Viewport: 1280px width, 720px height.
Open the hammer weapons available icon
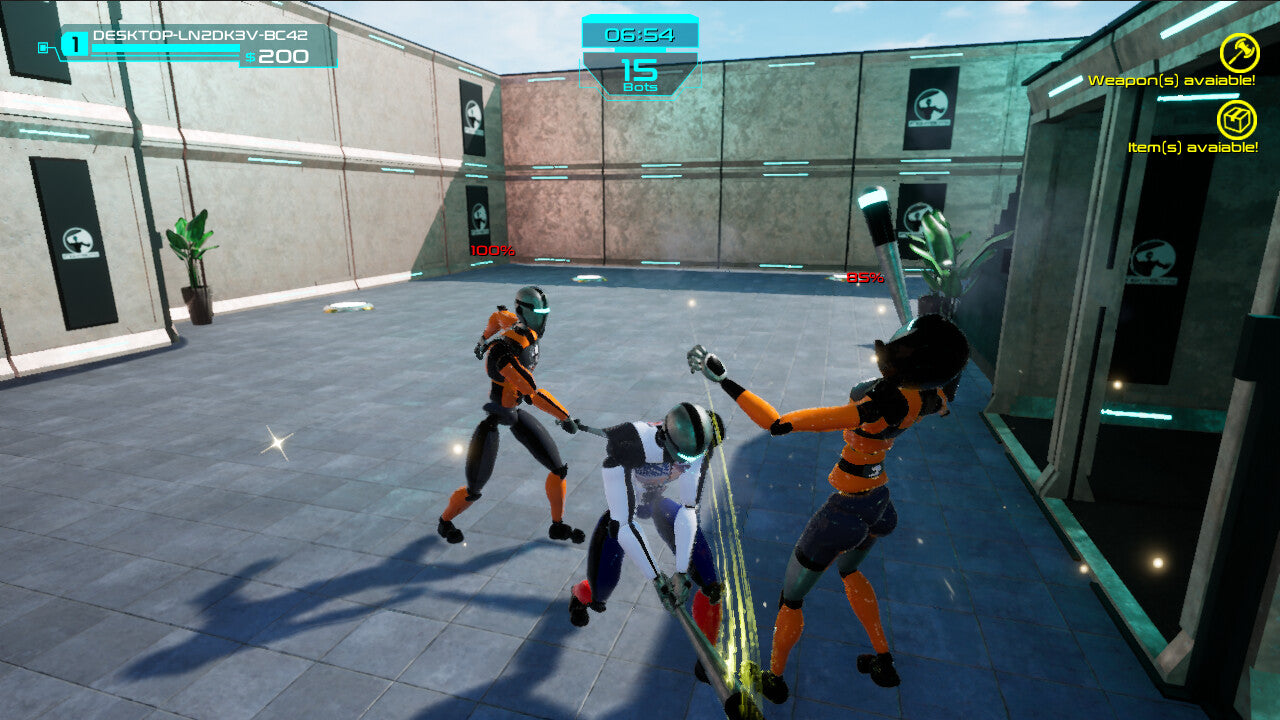(x=1238, y=53)
